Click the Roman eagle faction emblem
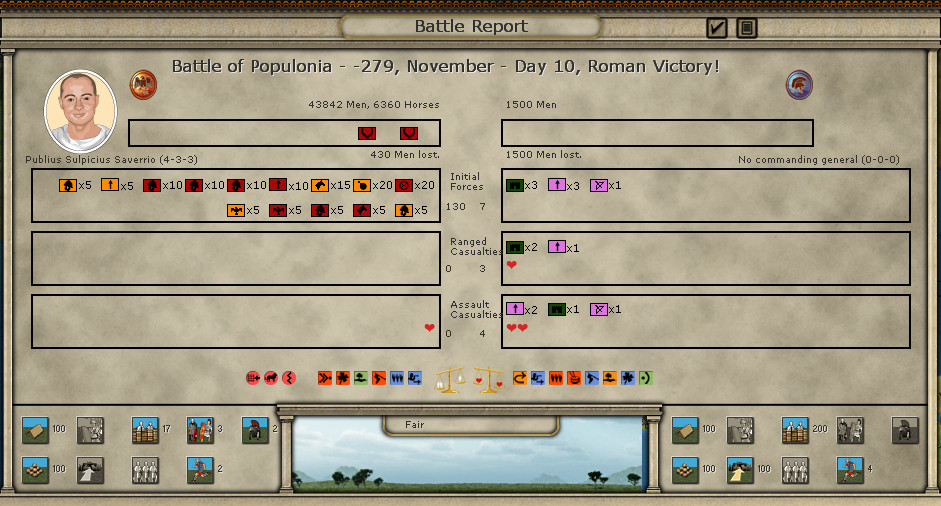The image size is (941, 506). 143,84
